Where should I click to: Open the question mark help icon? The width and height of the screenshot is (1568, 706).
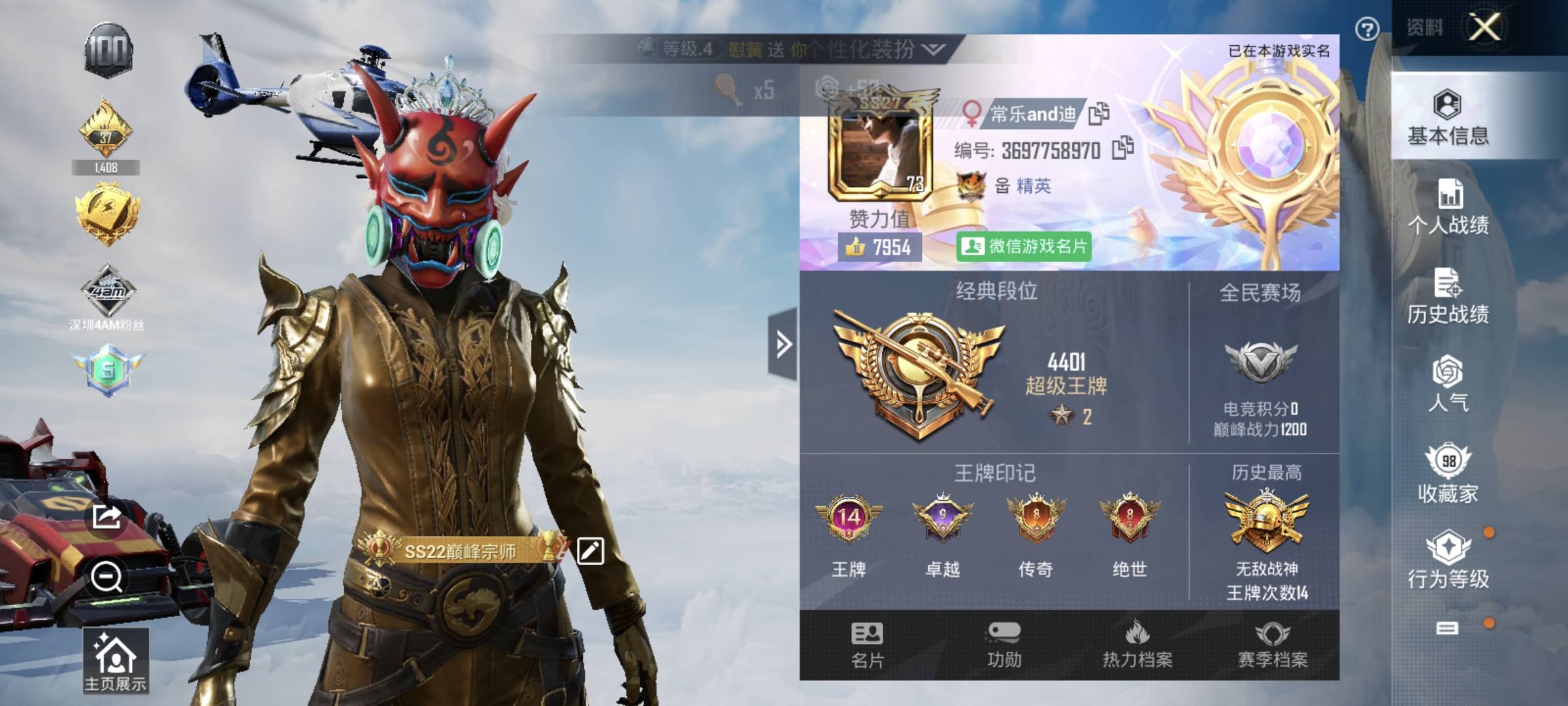click(1367, 29)
